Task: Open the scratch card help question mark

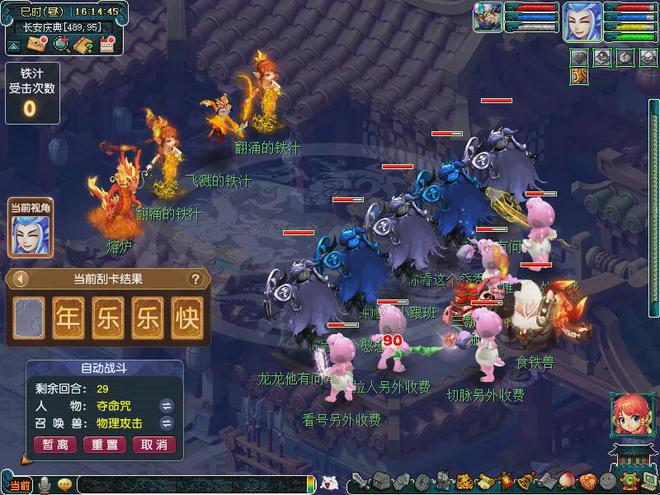Action: pos(196,279)
